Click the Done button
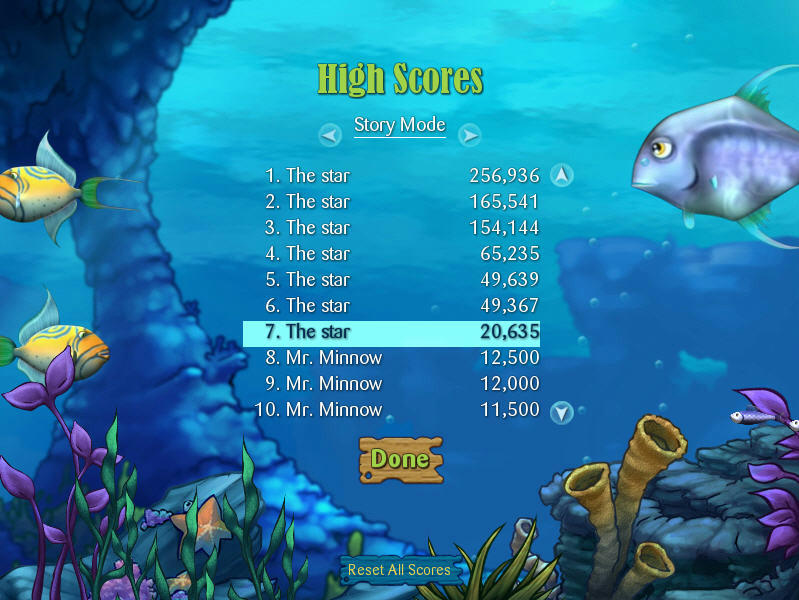 [400, 459]
